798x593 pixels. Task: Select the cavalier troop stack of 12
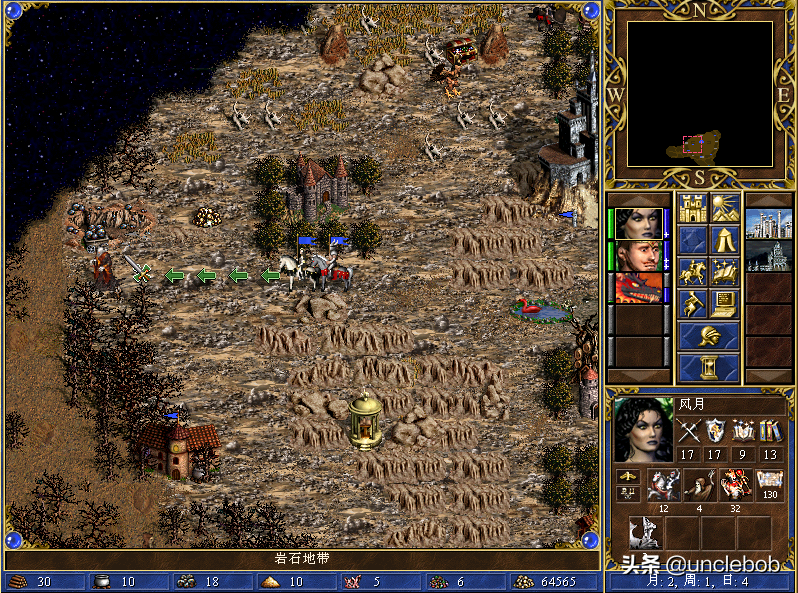click(x=663, y=484)
